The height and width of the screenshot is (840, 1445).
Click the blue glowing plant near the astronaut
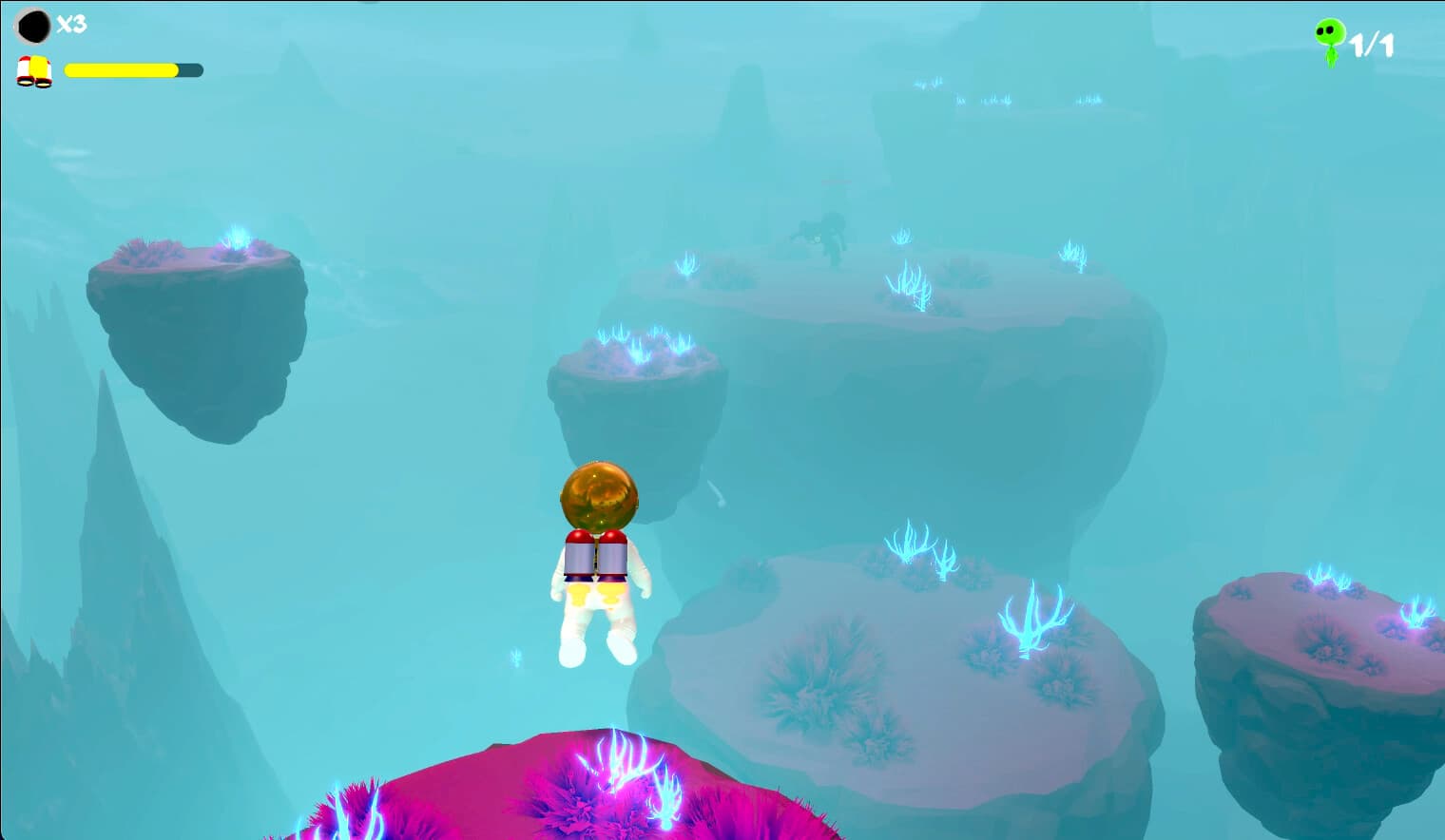tap(516, 656)
